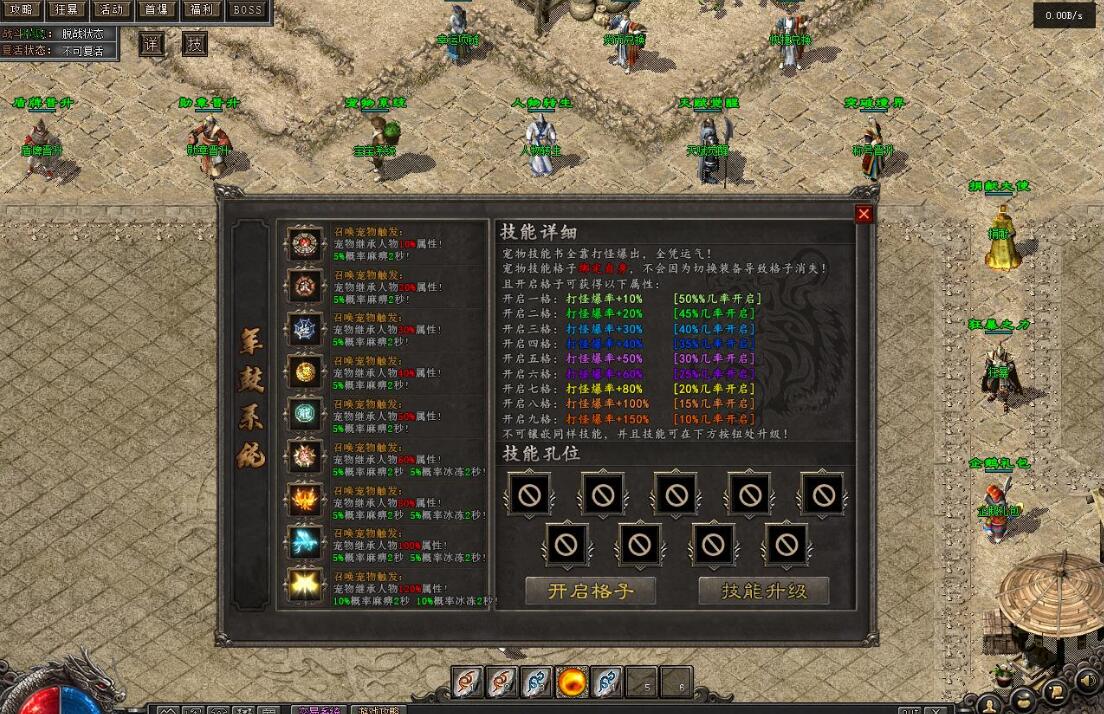Open the 首爆 first-drop menu

point(156,10)
